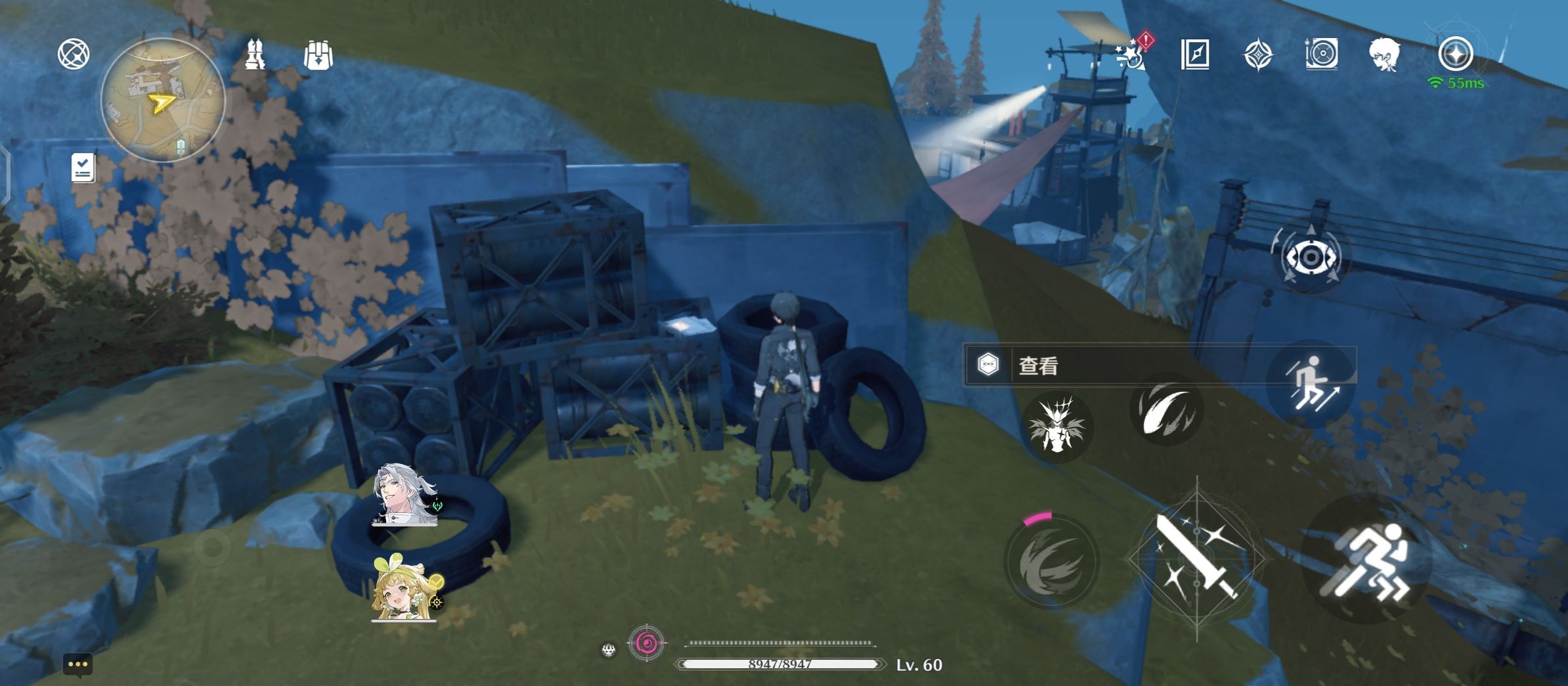This screenshot has width=1568, height=686.
Task: Activate the eye-shaped lock-on view button
Action: point(1311,257)
